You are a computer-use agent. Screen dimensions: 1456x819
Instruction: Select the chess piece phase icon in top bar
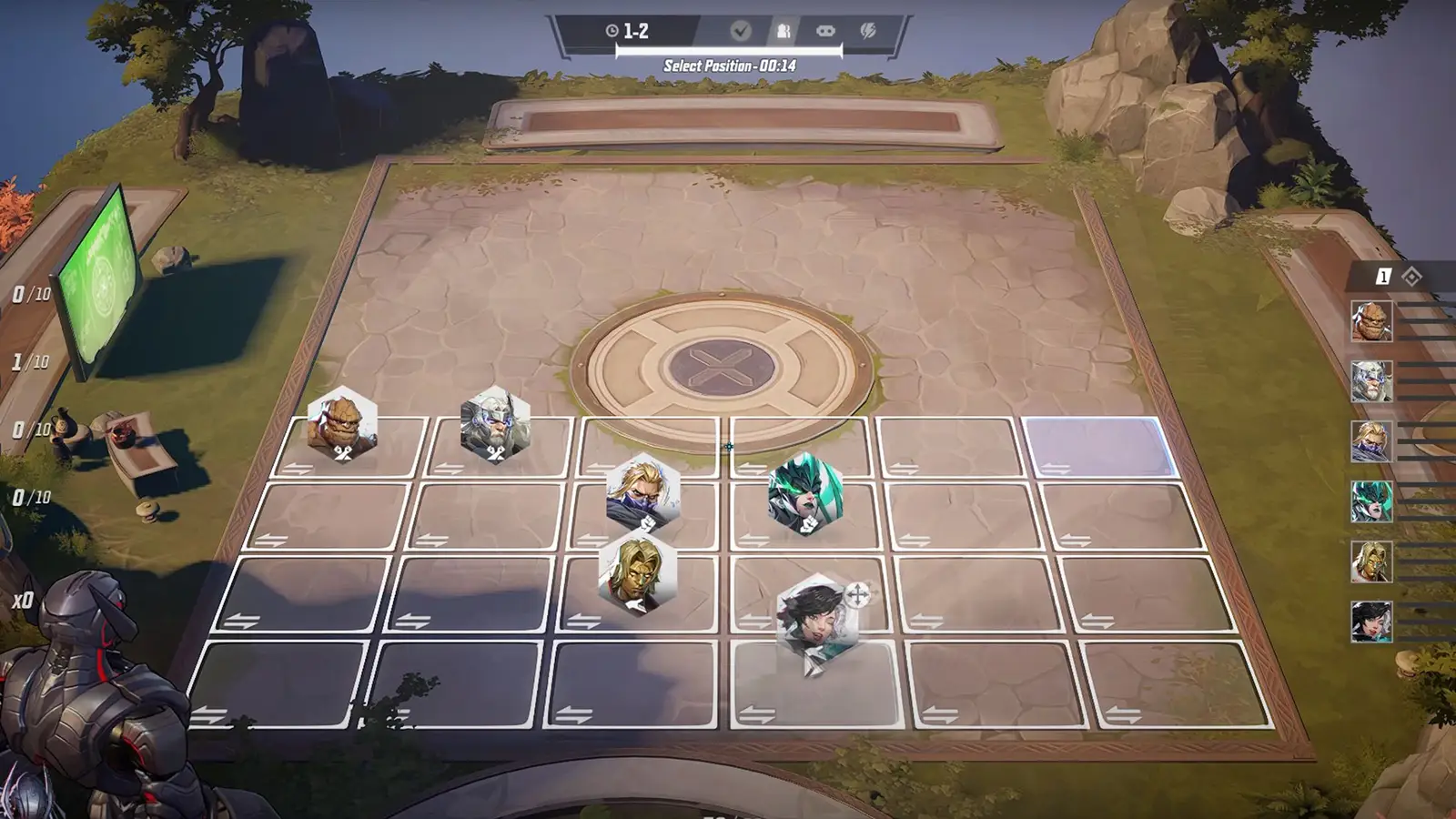(783, 30)
